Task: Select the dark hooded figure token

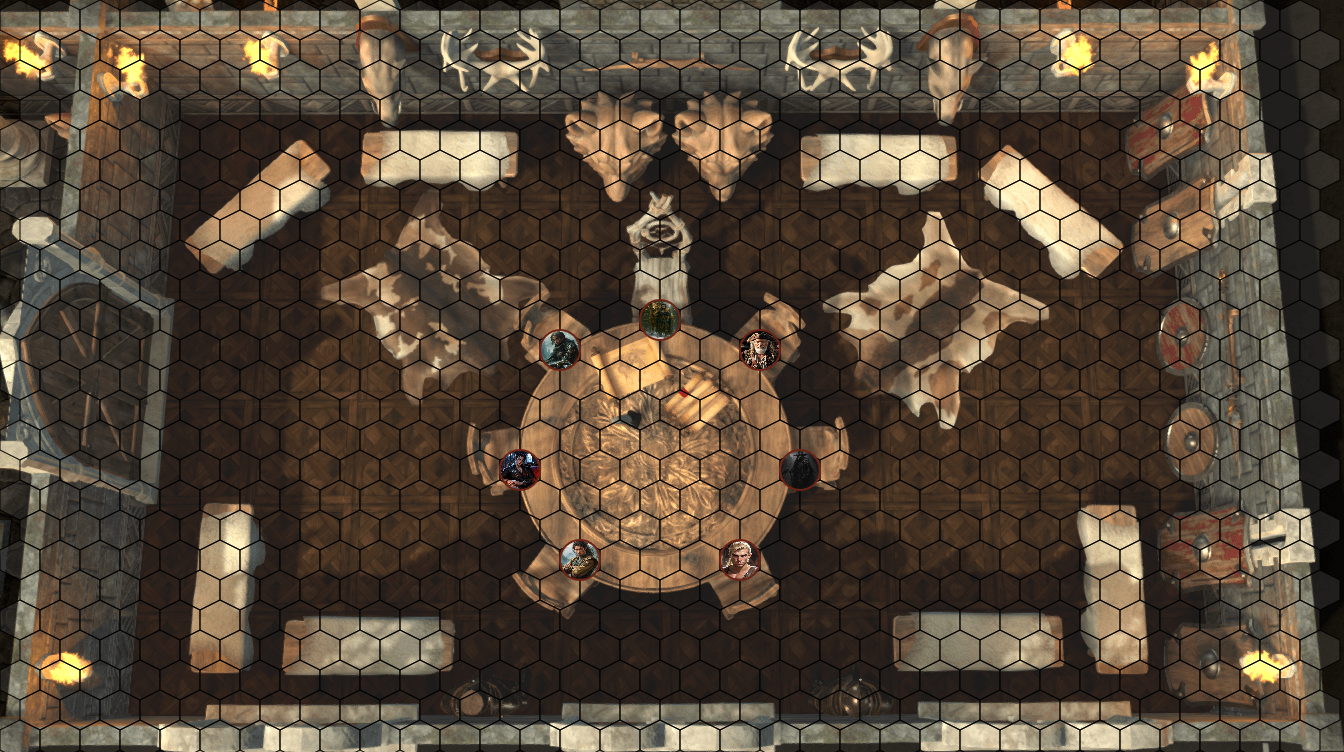Action: (799, 469)
